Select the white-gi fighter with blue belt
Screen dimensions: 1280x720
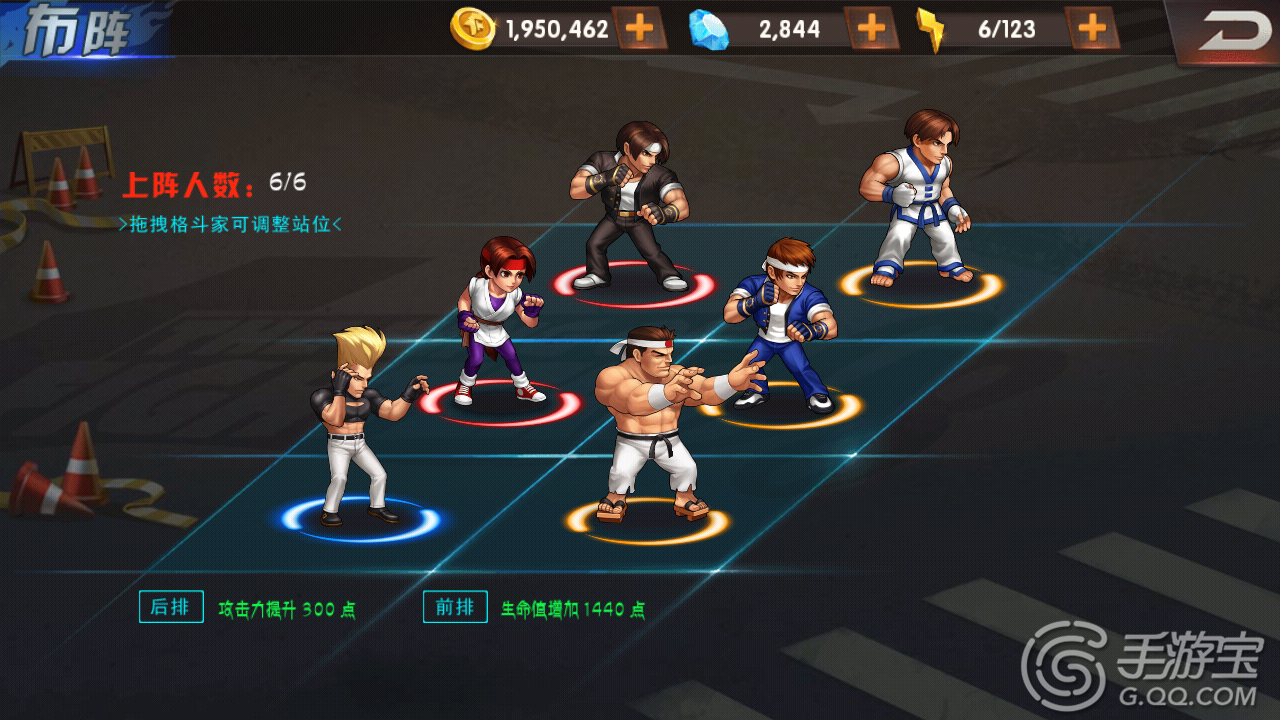pyautogui.click(x=917, y=200)
